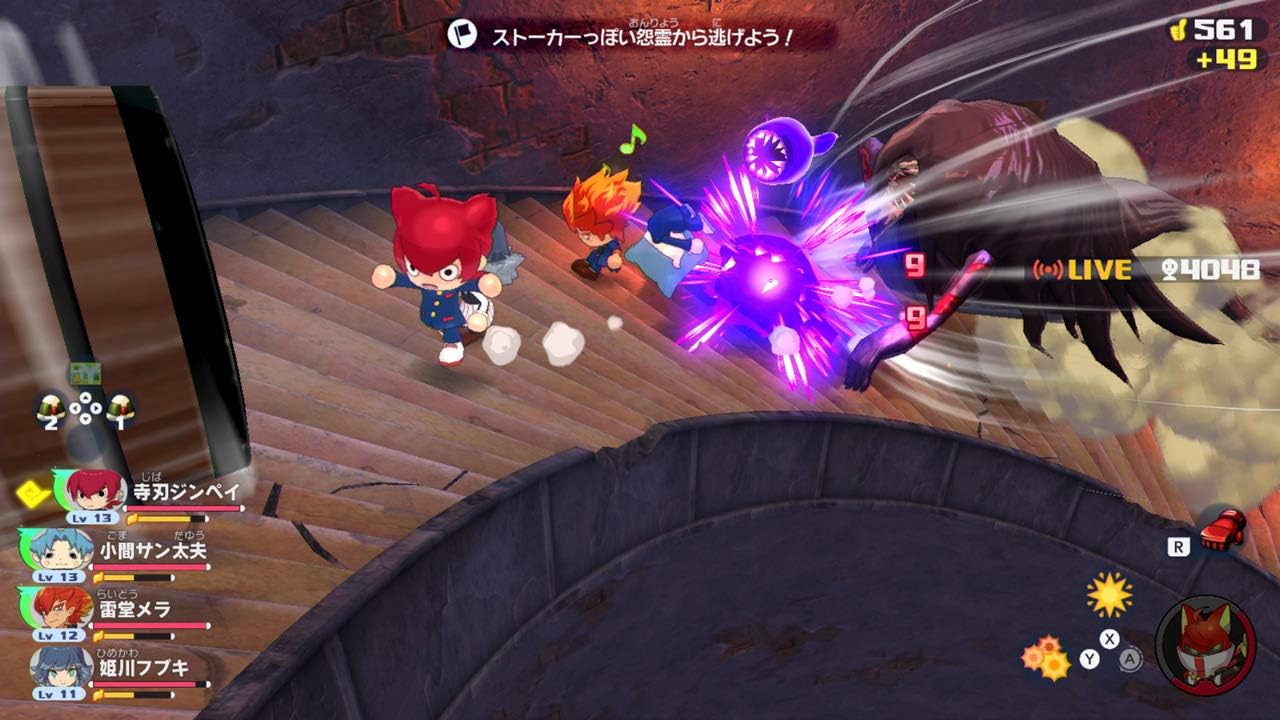This screenshot has width=1280, height=720.
Task: Click the viewer count icon showing 4048
Action: click(x=1170, y=268)
